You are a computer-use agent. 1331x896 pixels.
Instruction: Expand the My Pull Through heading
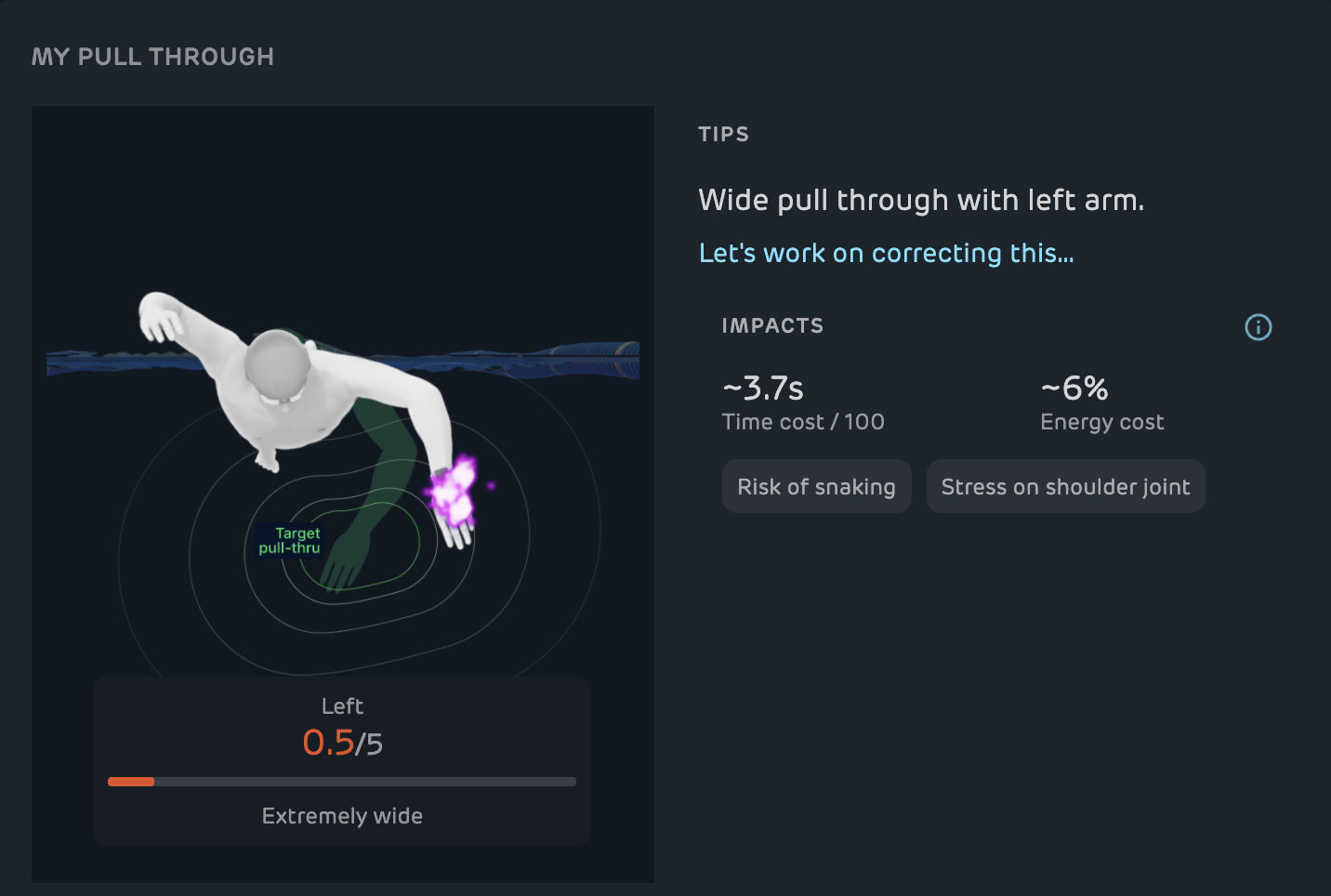tap(153, 56)
